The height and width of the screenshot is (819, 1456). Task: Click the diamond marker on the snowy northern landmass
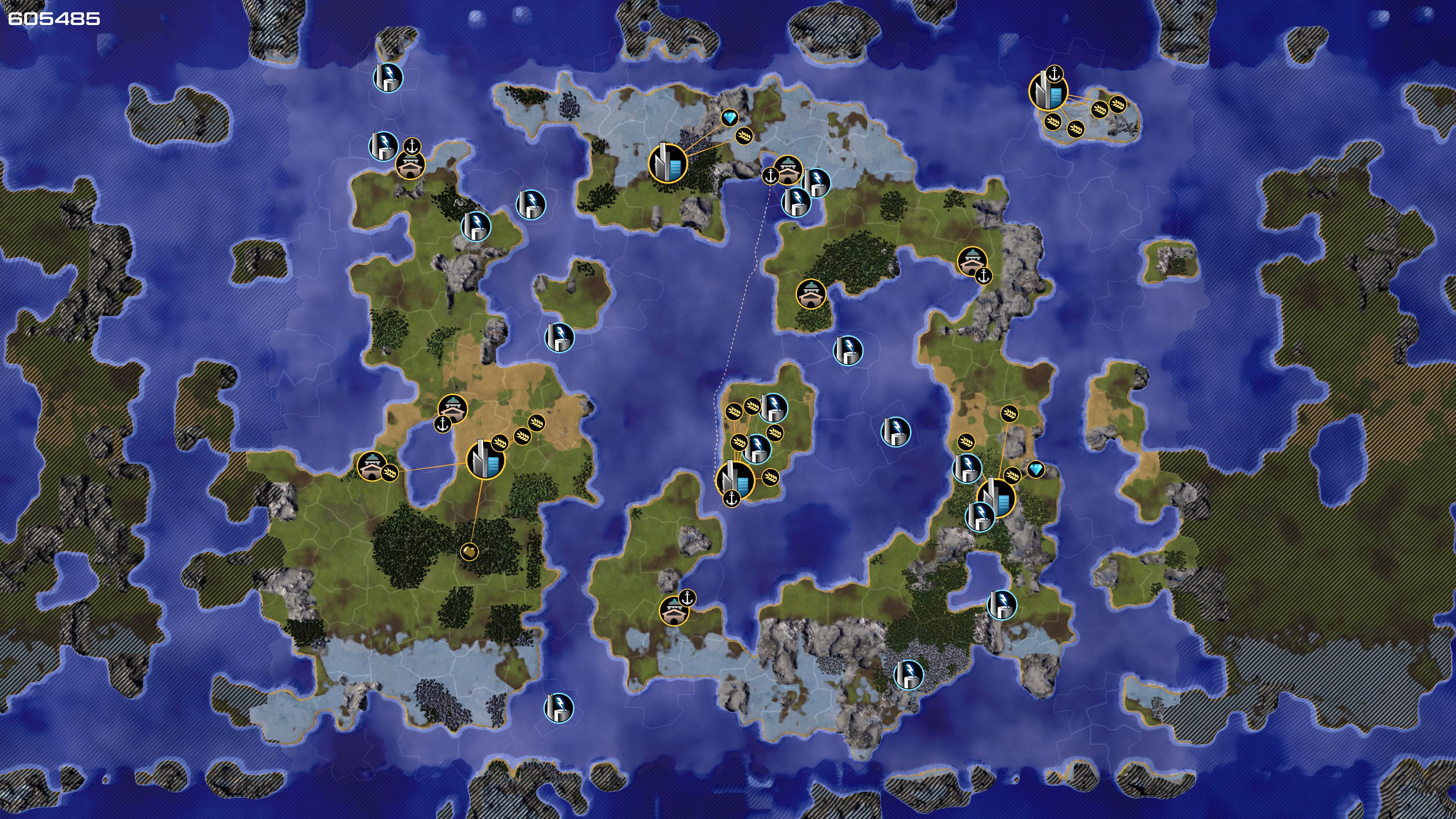(730, 118)
